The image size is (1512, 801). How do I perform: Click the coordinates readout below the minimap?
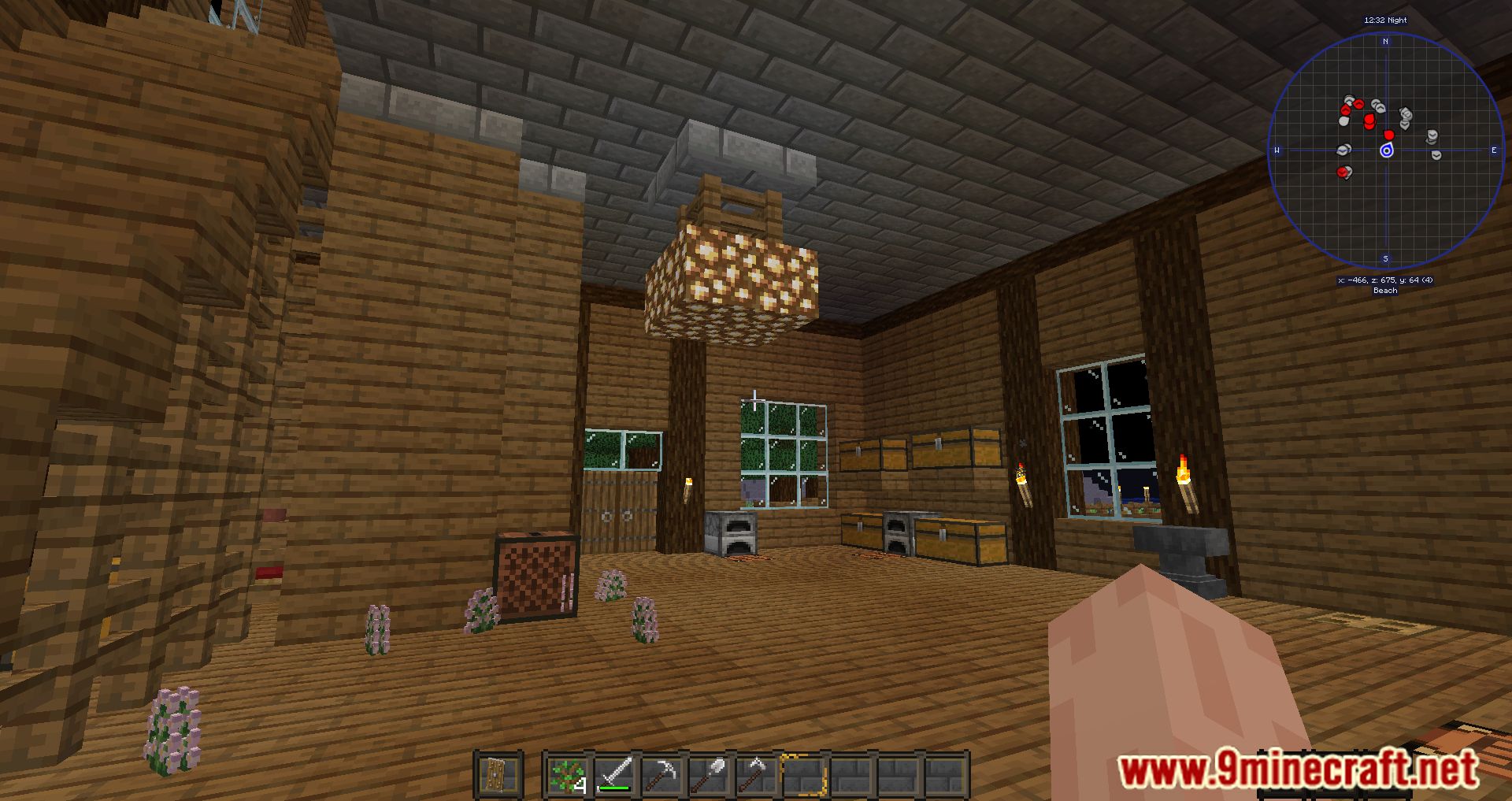pyautogui.click(x=1384, y=280)
